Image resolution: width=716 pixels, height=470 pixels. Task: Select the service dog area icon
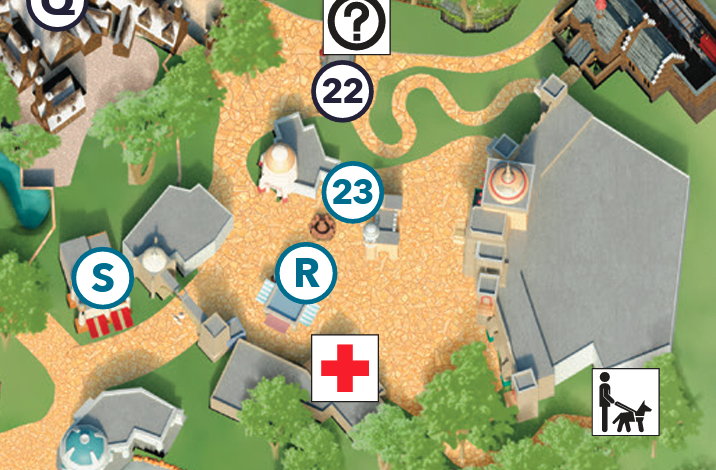626,402
